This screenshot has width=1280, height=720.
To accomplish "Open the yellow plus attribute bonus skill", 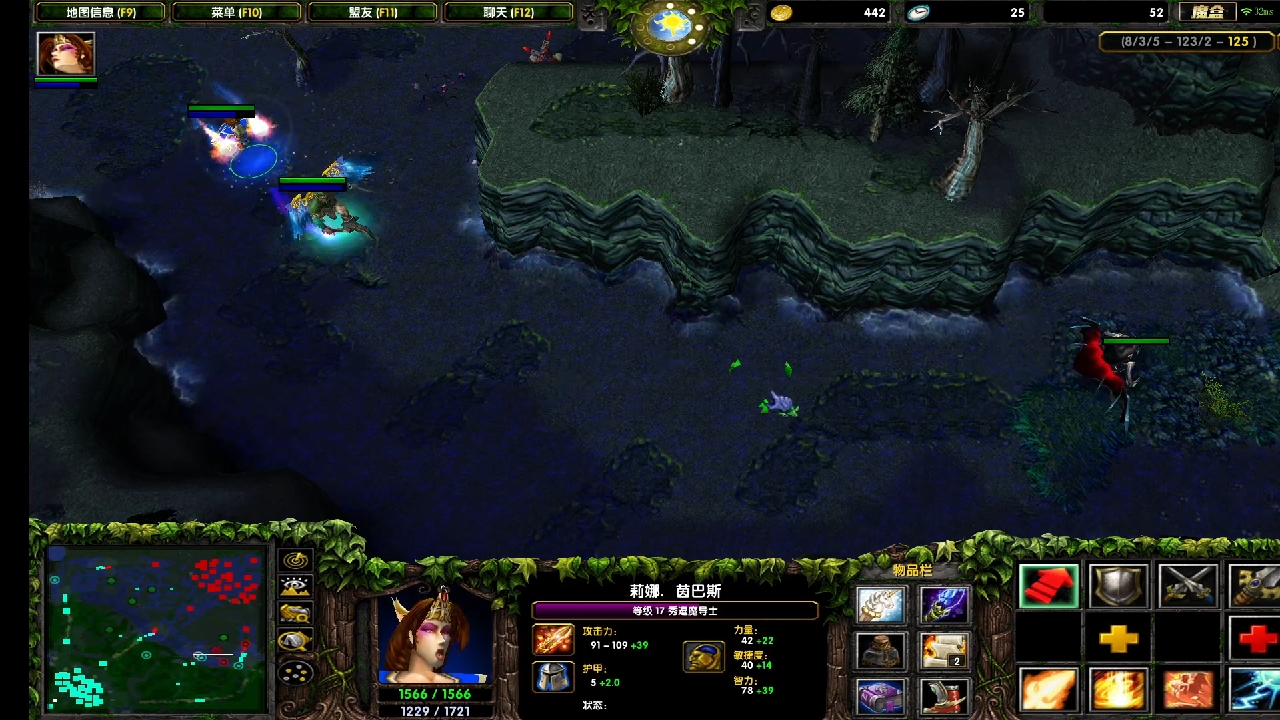I will pos(1118,639).
